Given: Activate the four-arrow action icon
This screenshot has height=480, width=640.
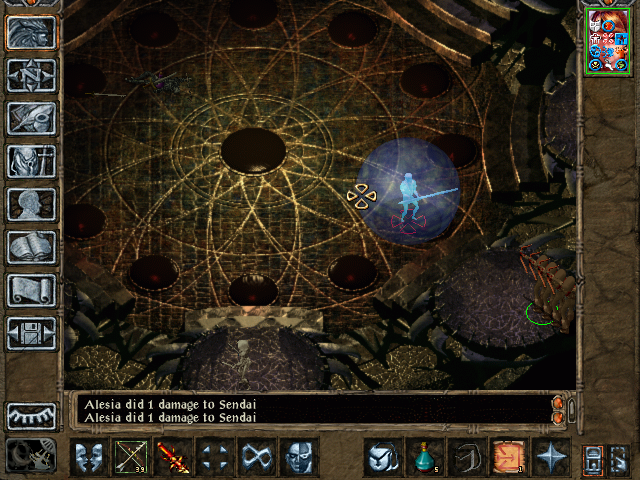Looking at the screenshot, I should tap(215, 457).
